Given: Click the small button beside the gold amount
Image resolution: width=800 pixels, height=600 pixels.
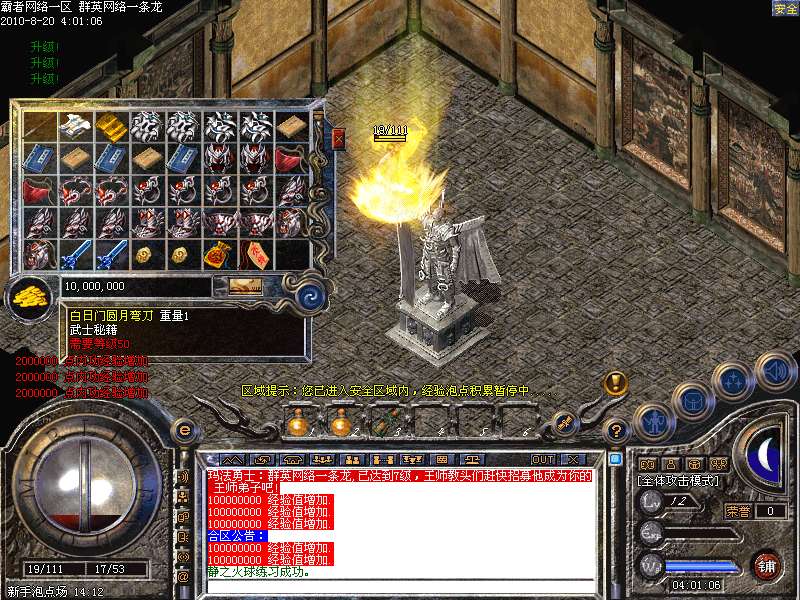Looking at the screenshot, I should click(x=245, y=287).
